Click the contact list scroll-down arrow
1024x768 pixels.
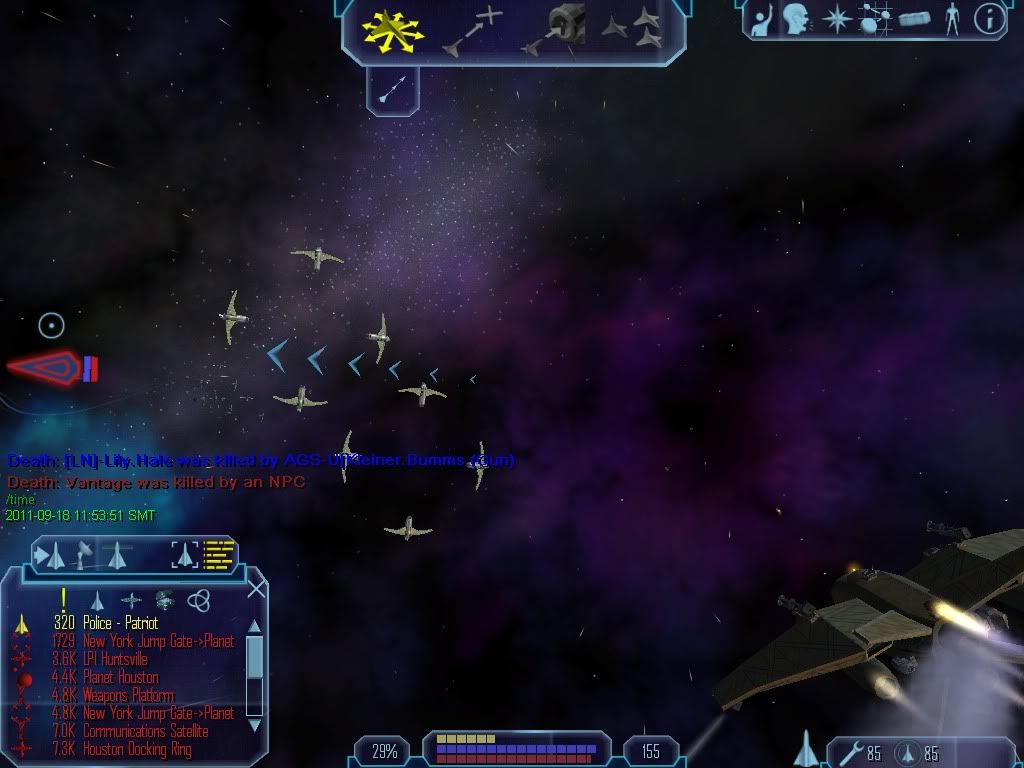pyautogui.click(x=254, y=724)
